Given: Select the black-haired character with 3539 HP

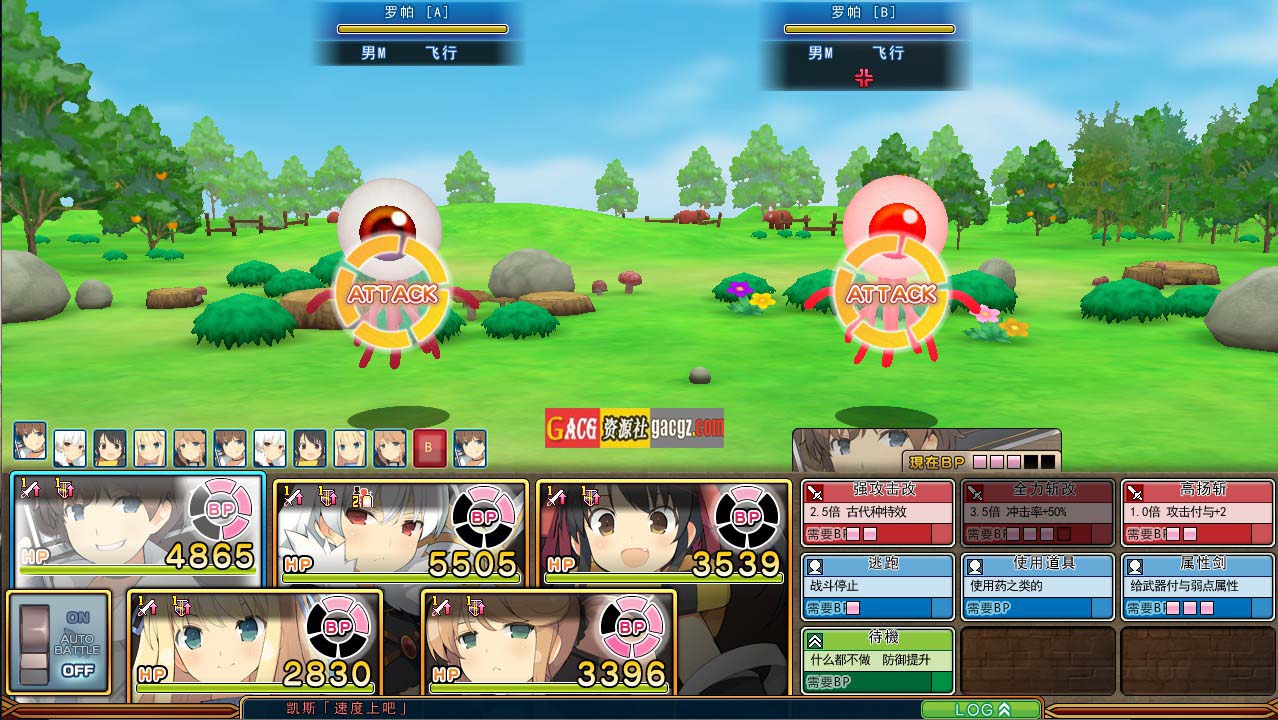Looking at the screenshot, I should point(664,532).
